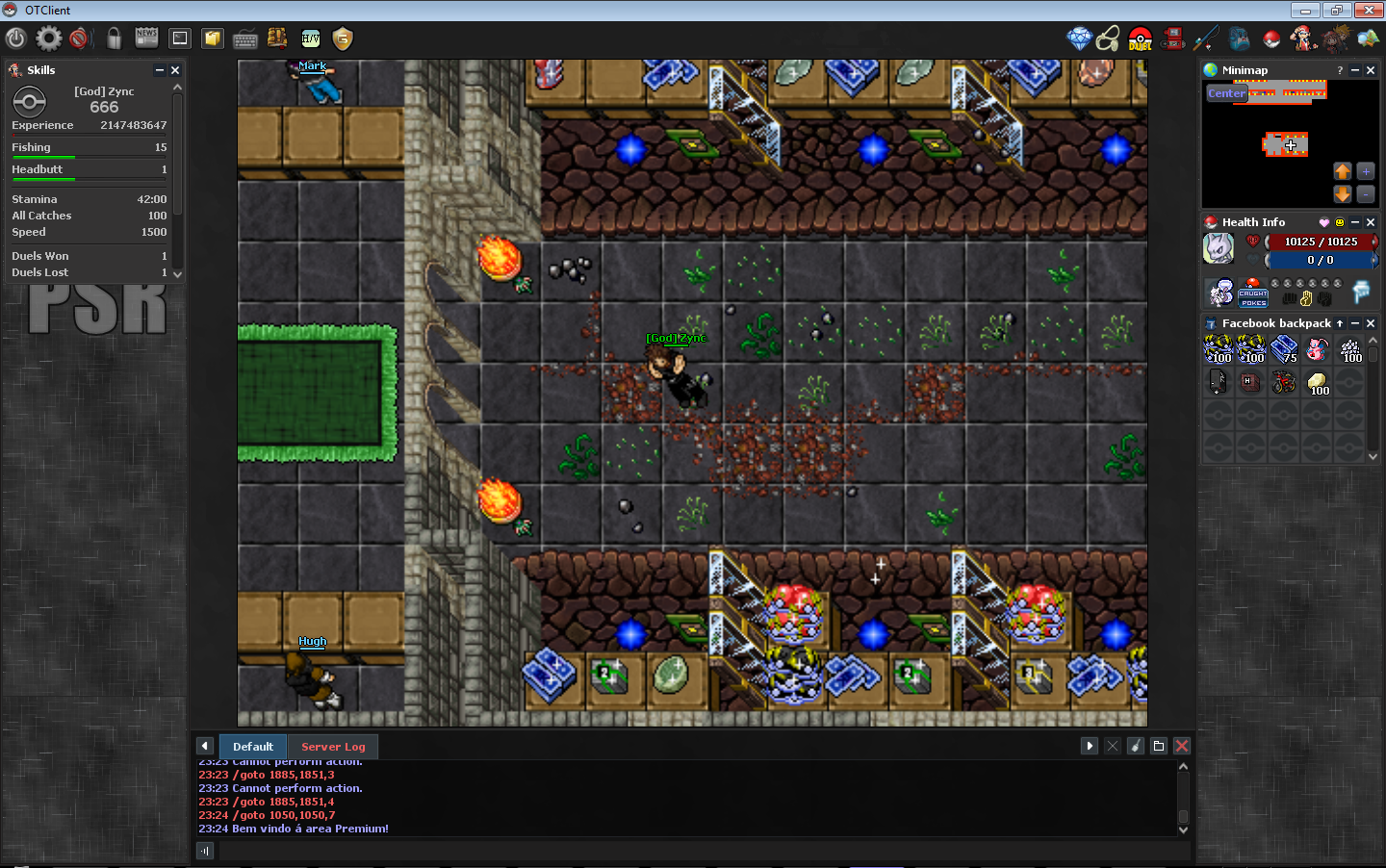Open the DUEL pokeball icon
Viewport: 1386px width, 868px height.
(x=1141, y=38)
